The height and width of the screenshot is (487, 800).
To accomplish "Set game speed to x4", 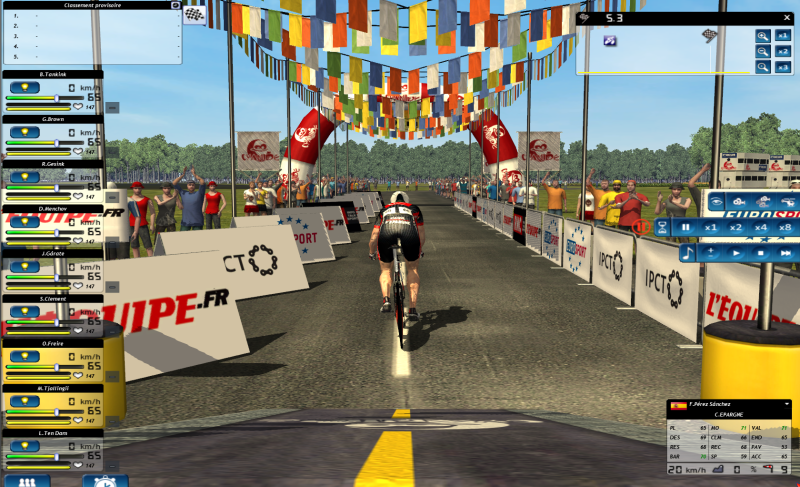I will click(761, 228).
